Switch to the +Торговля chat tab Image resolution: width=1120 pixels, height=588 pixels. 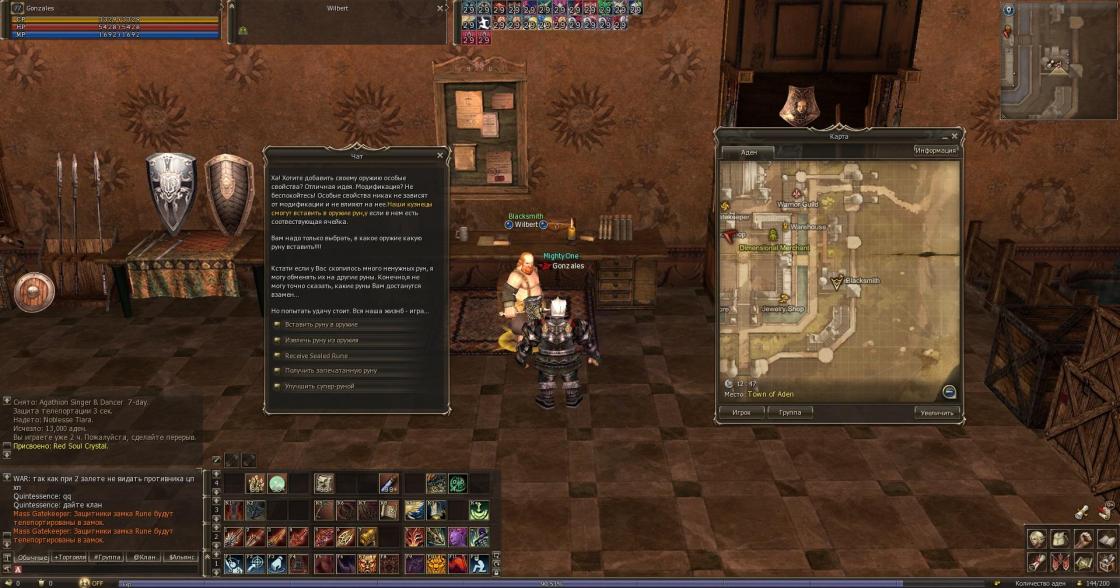click(70, 557)
